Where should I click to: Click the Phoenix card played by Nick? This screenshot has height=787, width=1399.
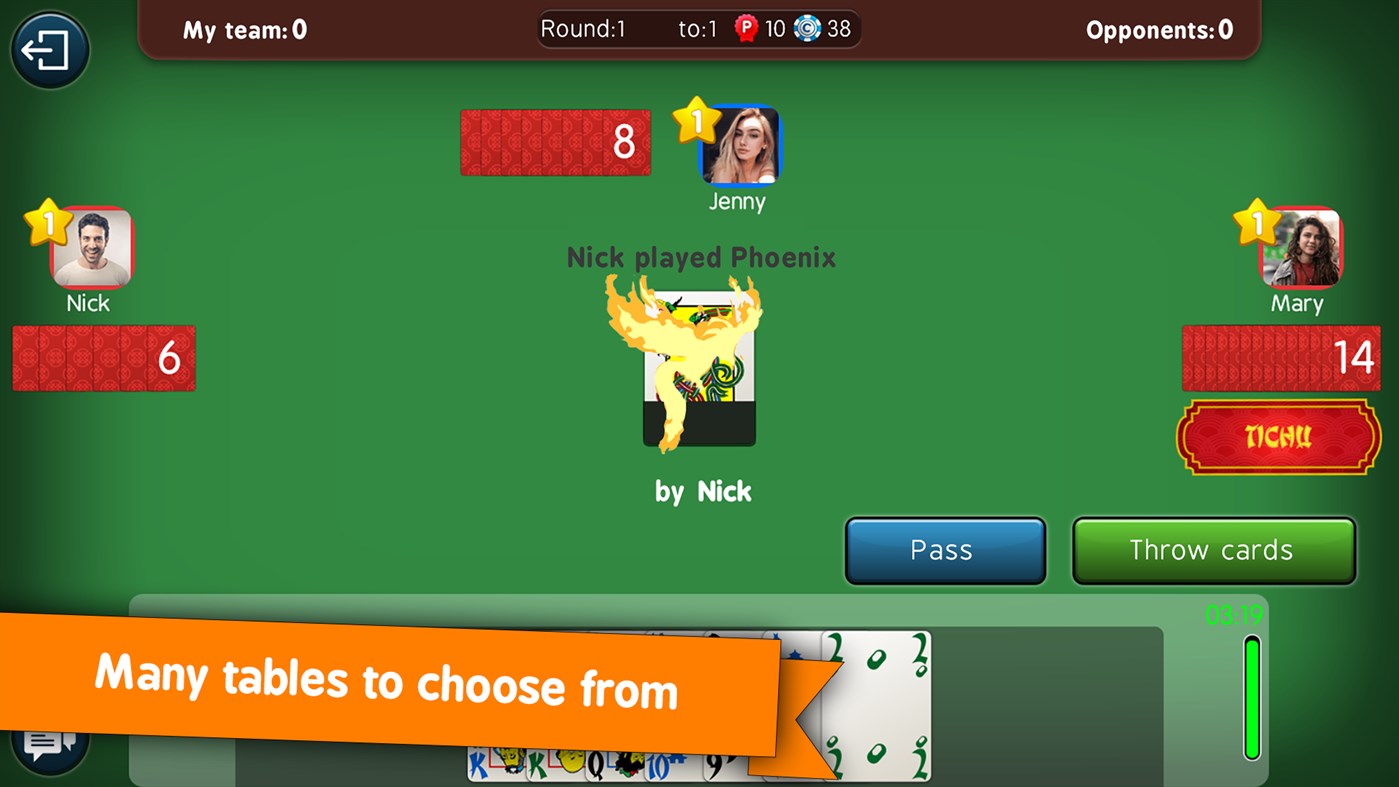pos(699,365)
